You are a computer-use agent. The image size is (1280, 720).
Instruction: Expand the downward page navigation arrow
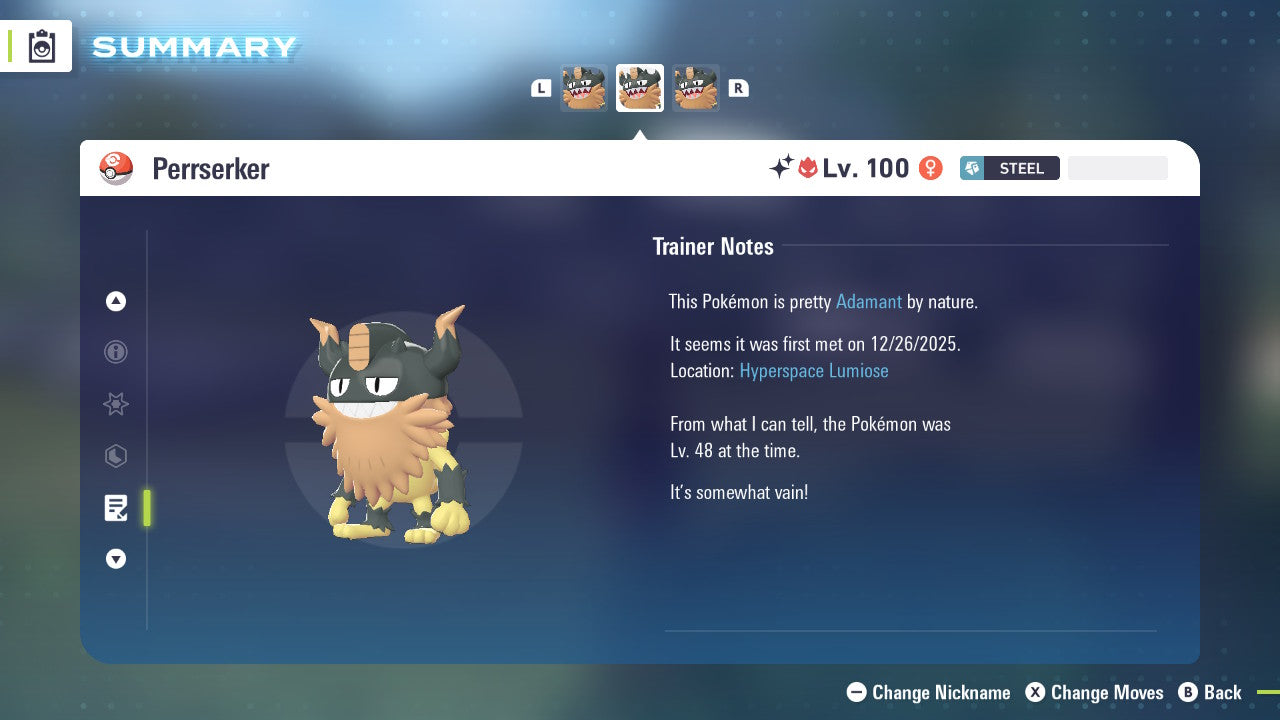pyautogui.click(x=115, y=559)
